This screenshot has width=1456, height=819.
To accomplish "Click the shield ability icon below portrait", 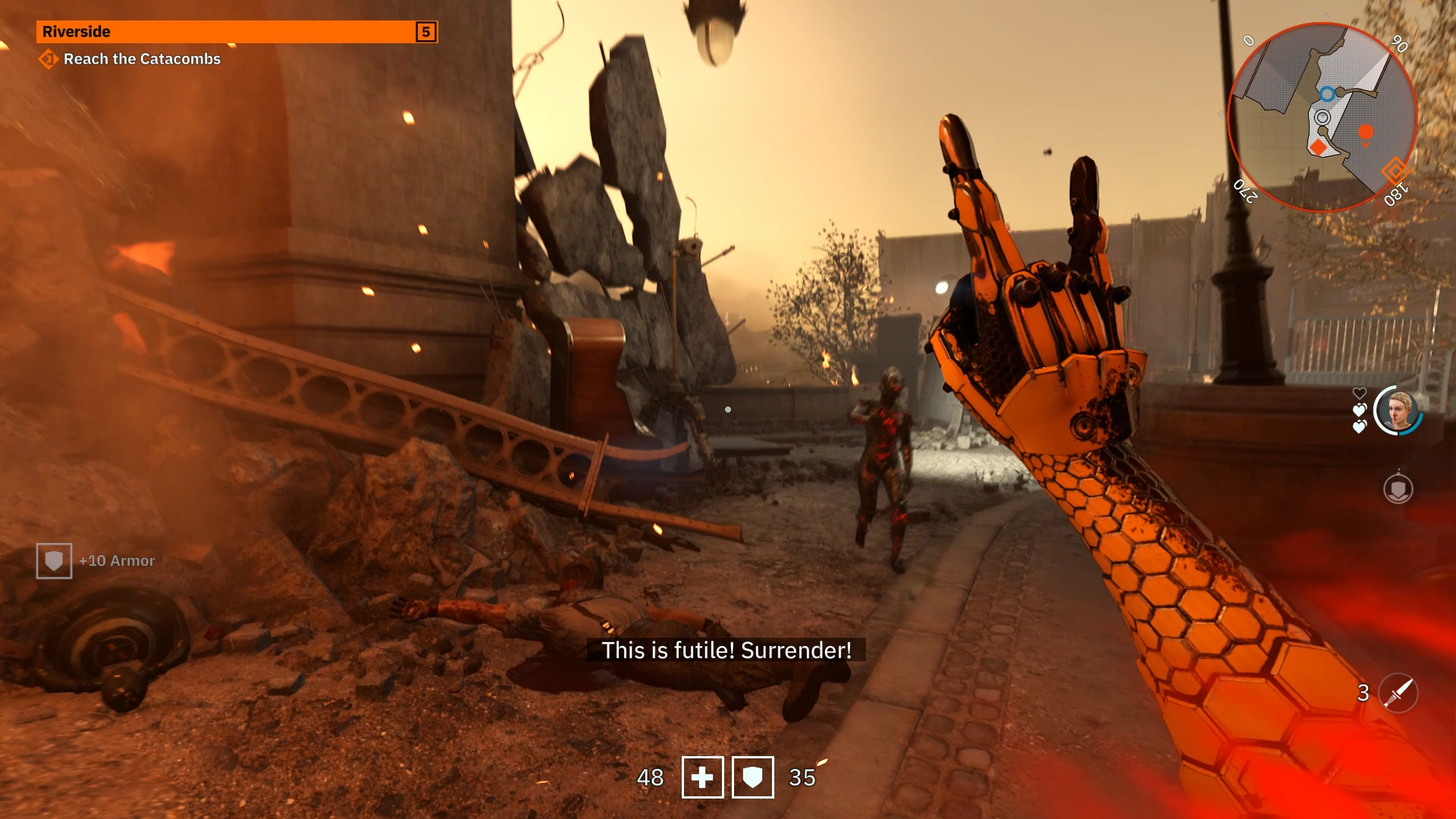I will (x=1398, y=489).
